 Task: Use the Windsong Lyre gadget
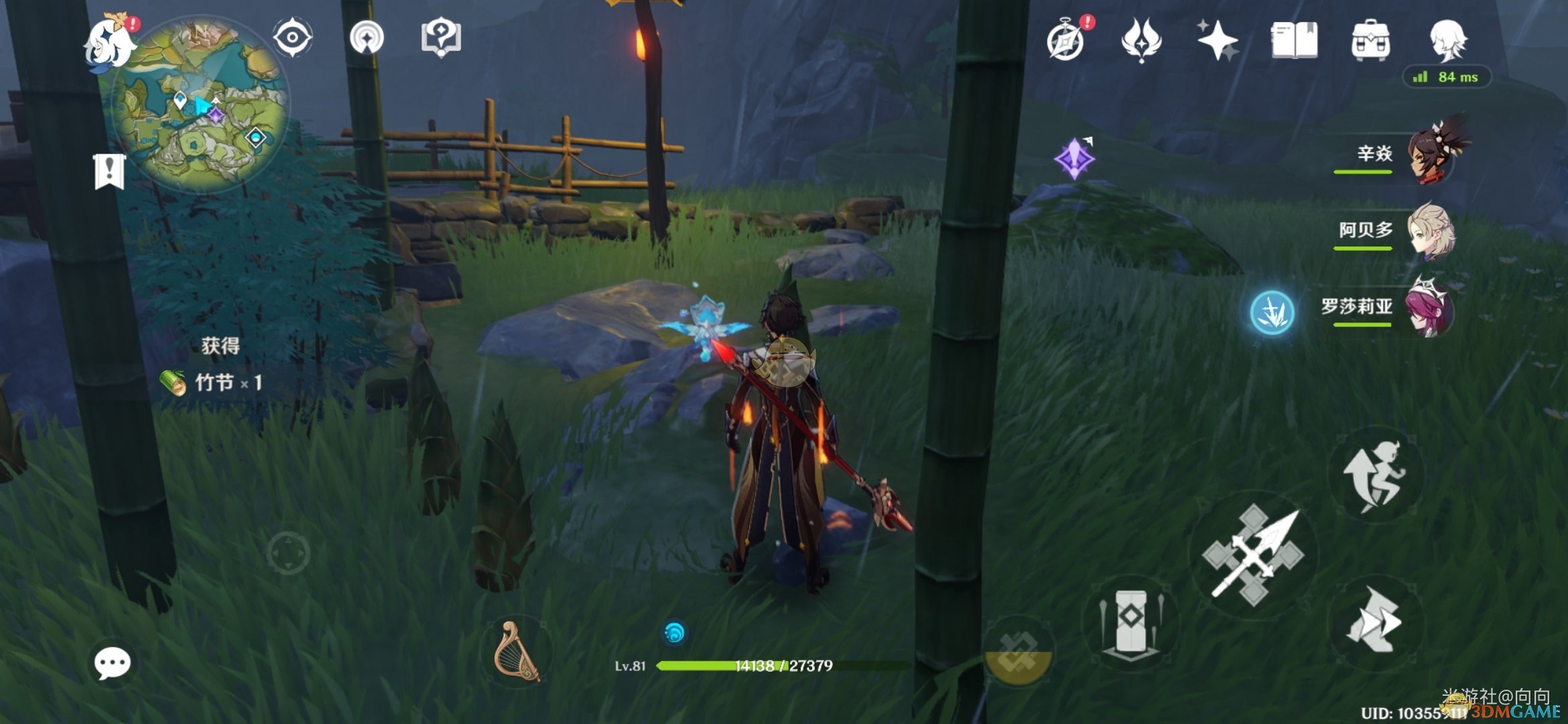[516, 652]
